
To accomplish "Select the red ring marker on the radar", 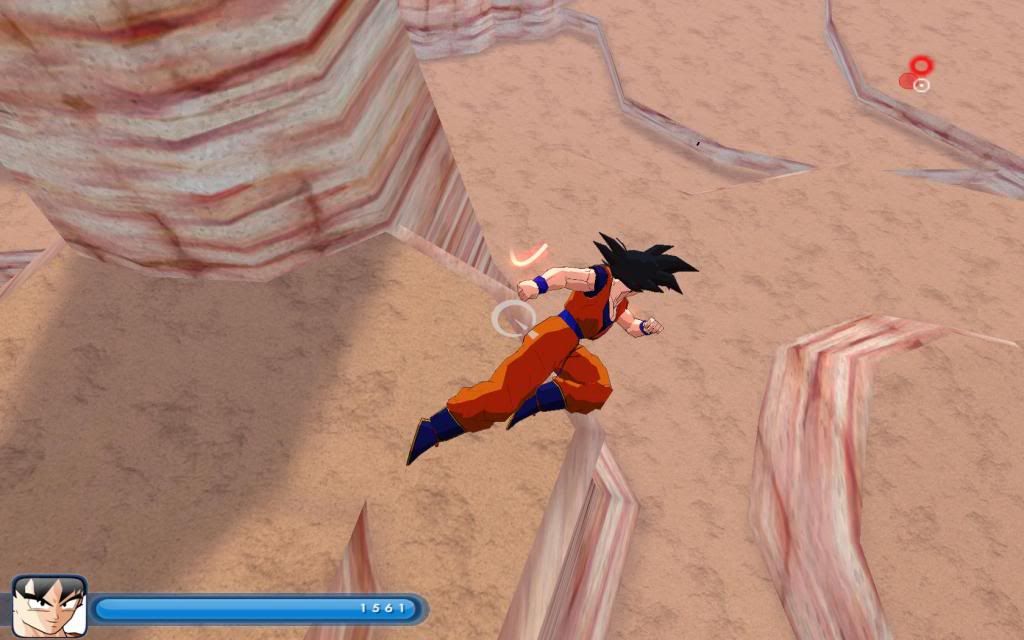I will pyautogui.click(x=921, y=66).
